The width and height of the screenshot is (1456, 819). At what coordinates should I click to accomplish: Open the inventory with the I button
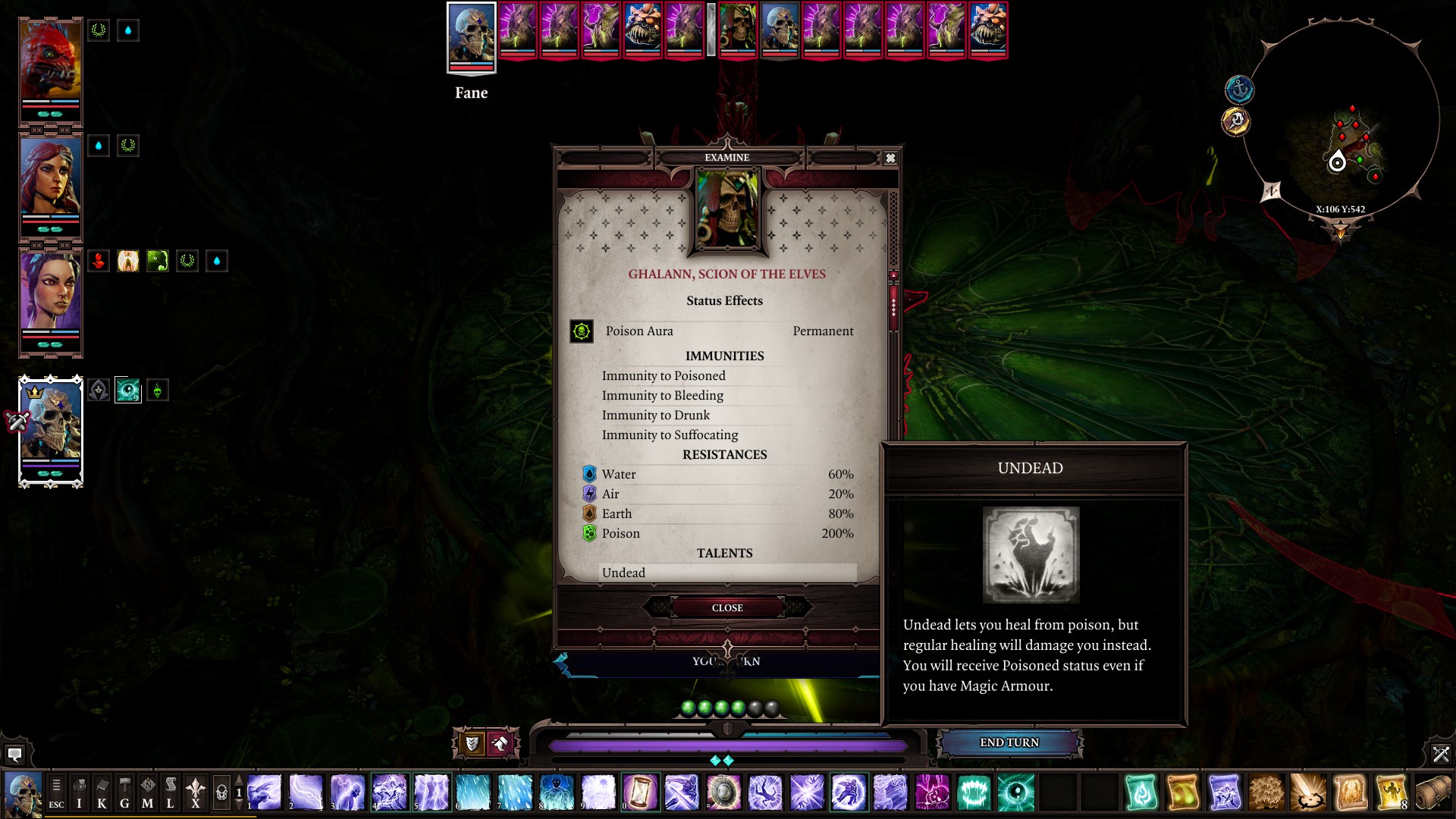pos(79,793)
